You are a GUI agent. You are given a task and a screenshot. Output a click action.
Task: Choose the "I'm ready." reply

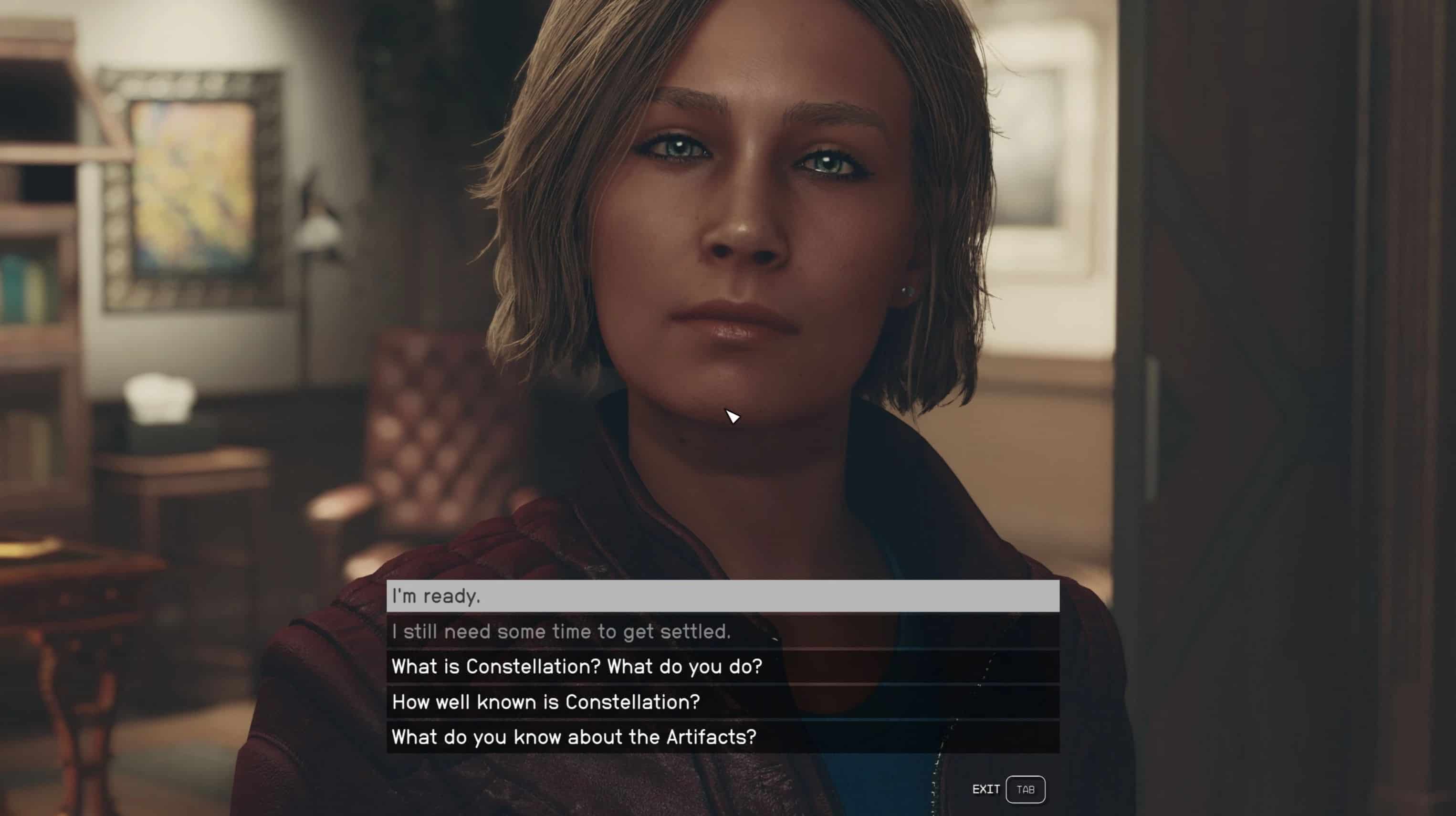coord(723,596)
